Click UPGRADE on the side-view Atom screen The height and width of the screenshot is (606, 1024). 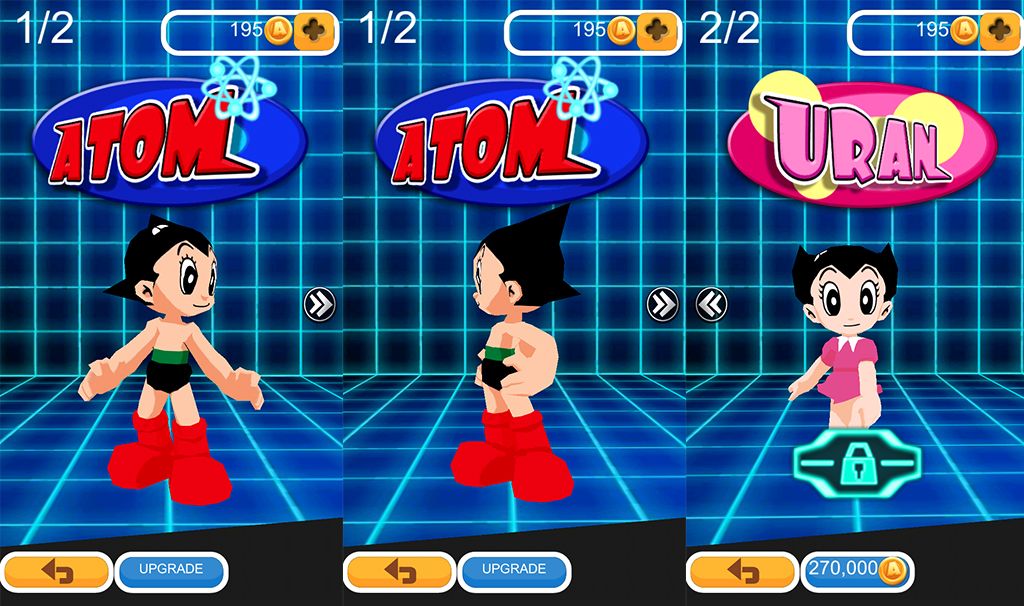coord(514,570)
